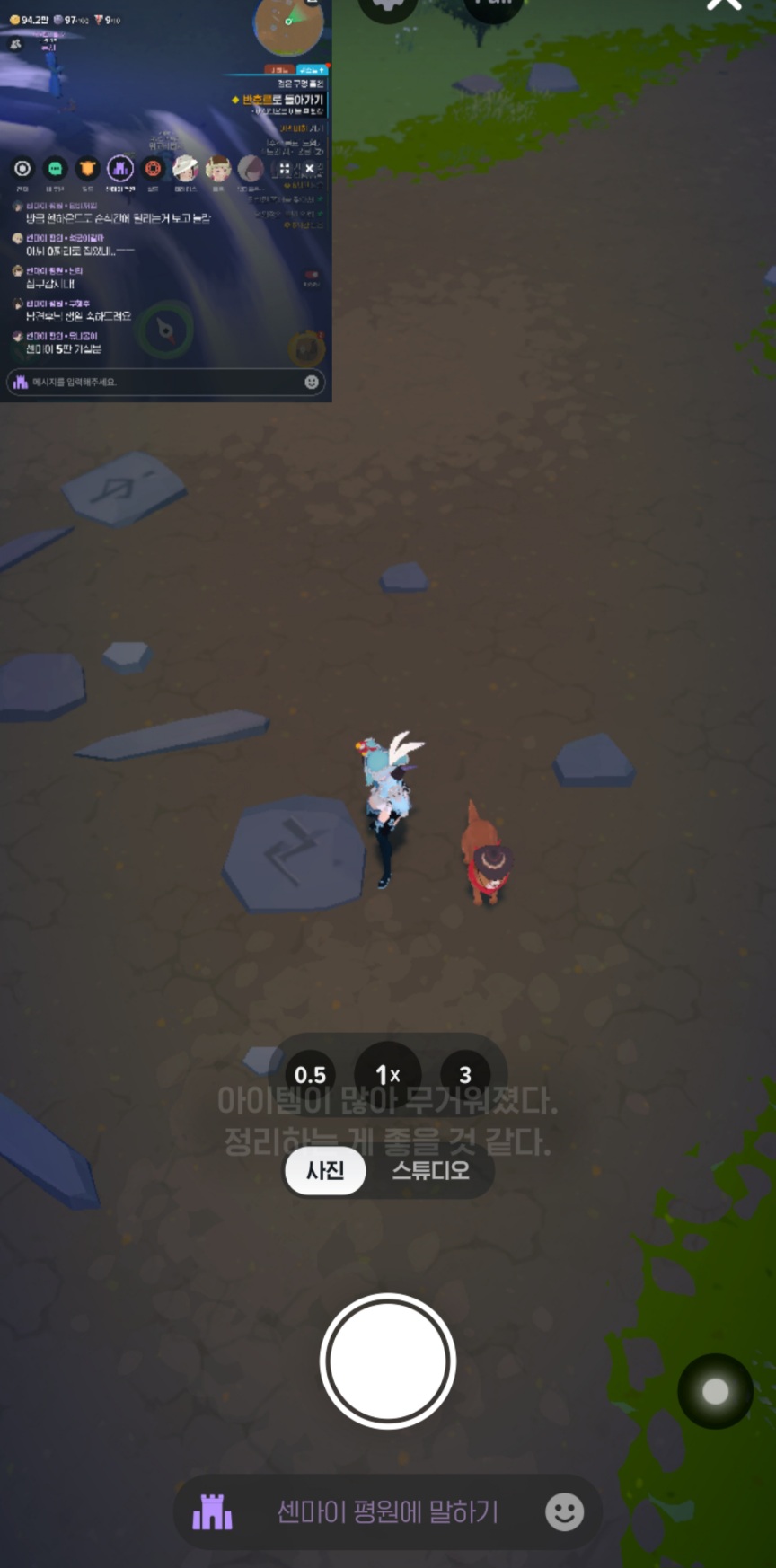Take a photo with the shutter button
Image resolution: width=776 pixels, height=1568 pixels.
(388, 1361)
